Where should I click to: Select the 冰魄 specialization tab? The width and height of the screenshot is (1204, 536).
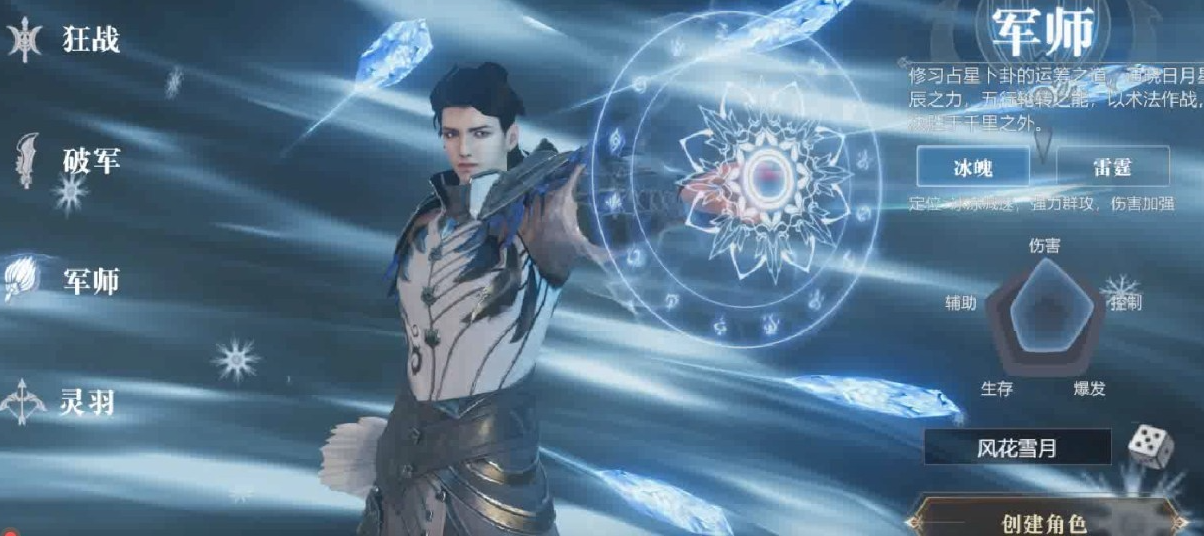pos(973,167)
